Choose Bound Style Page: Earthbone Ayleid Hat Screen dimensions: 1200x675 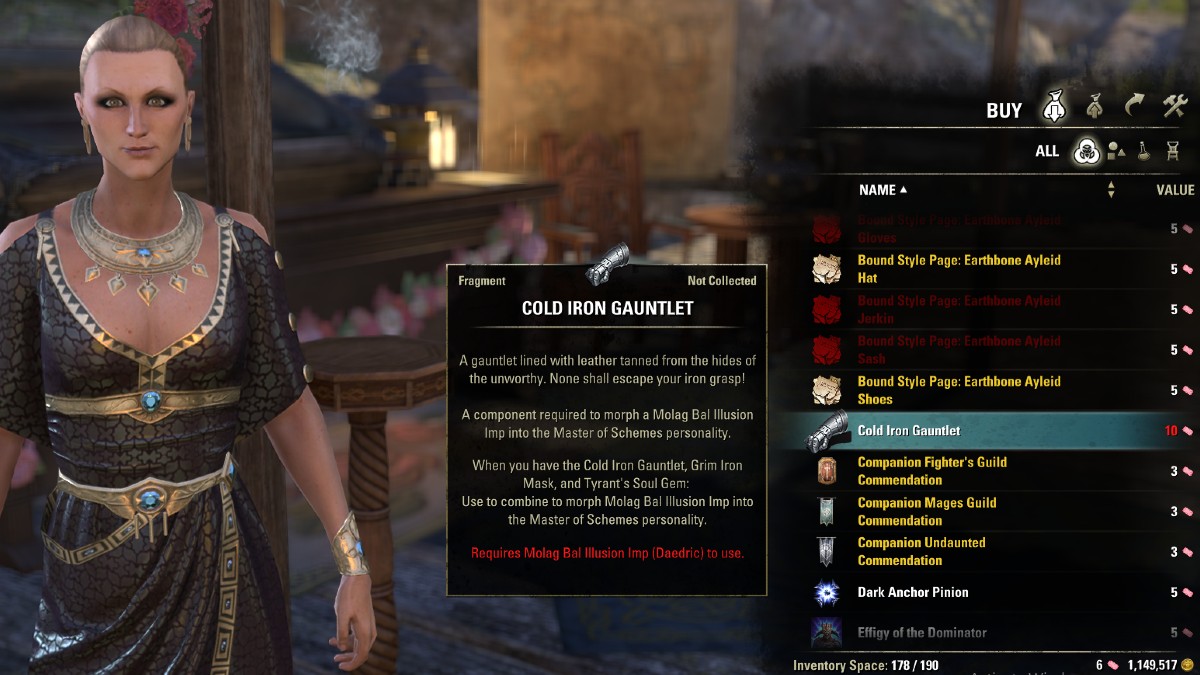point(958,269)
